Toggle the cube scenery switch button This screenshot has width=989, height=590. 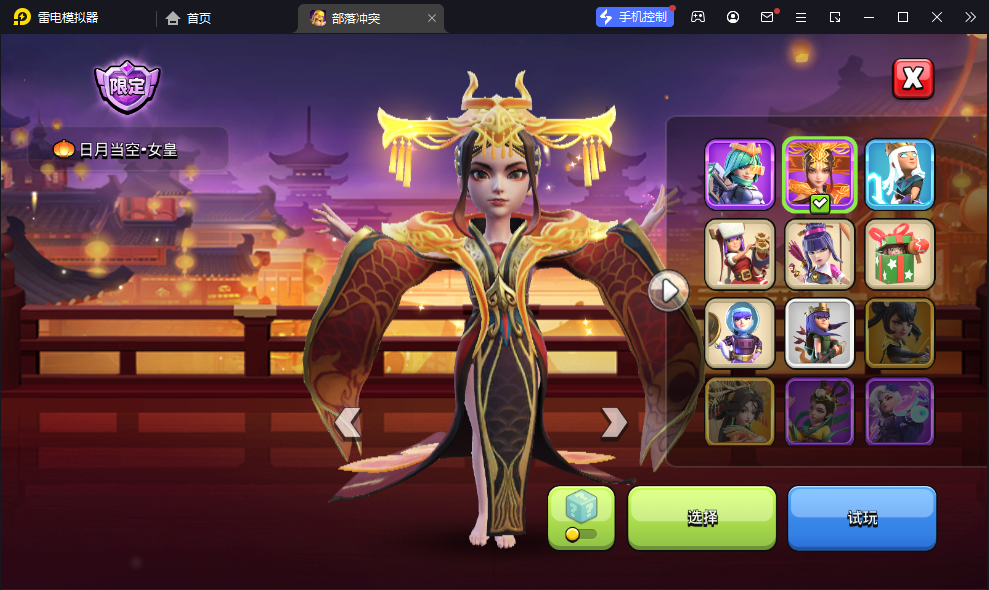click(x=581, y=517)
